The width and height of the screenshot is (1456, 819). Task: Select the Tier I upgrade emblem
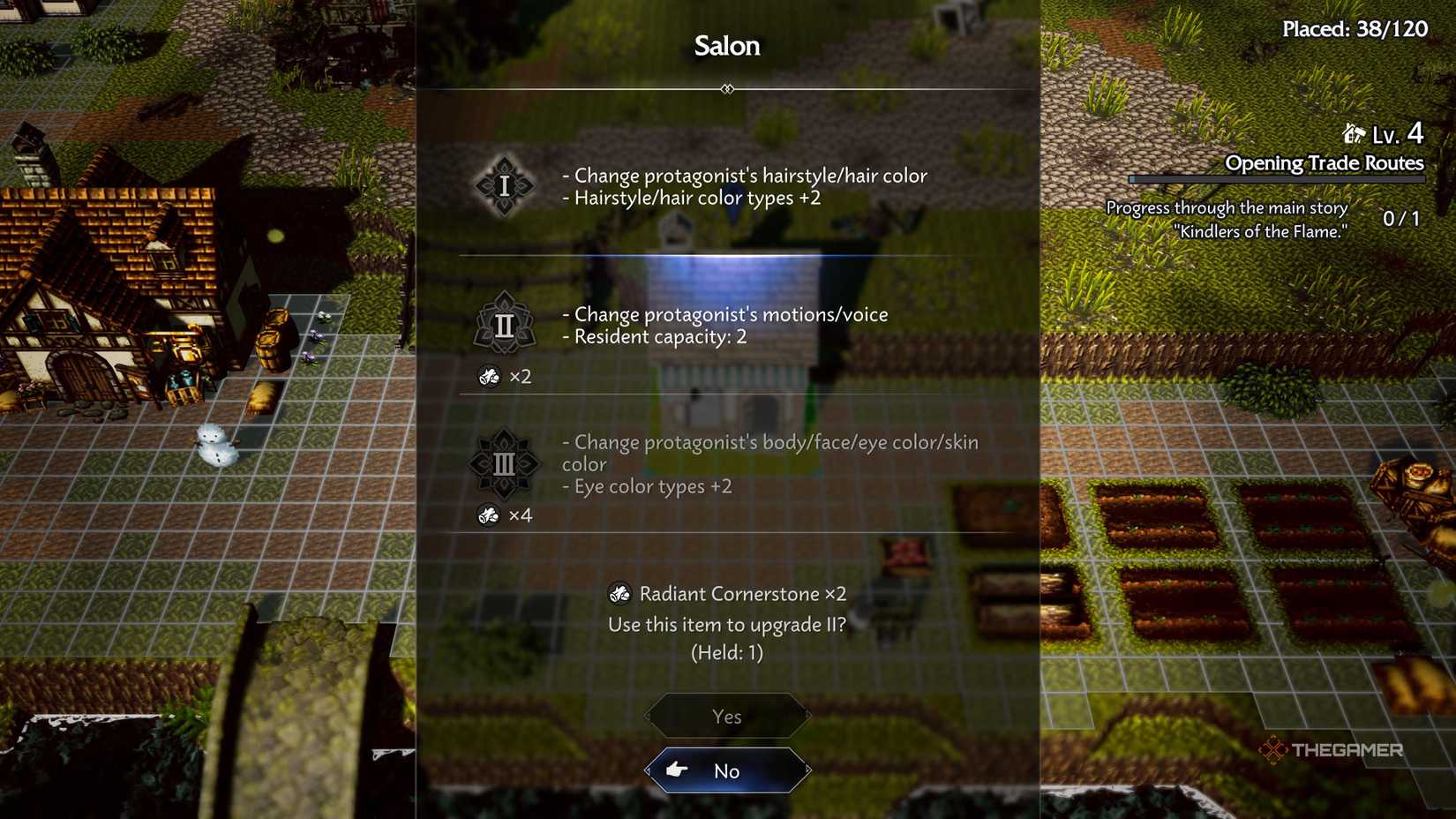[x=504, y=186]
